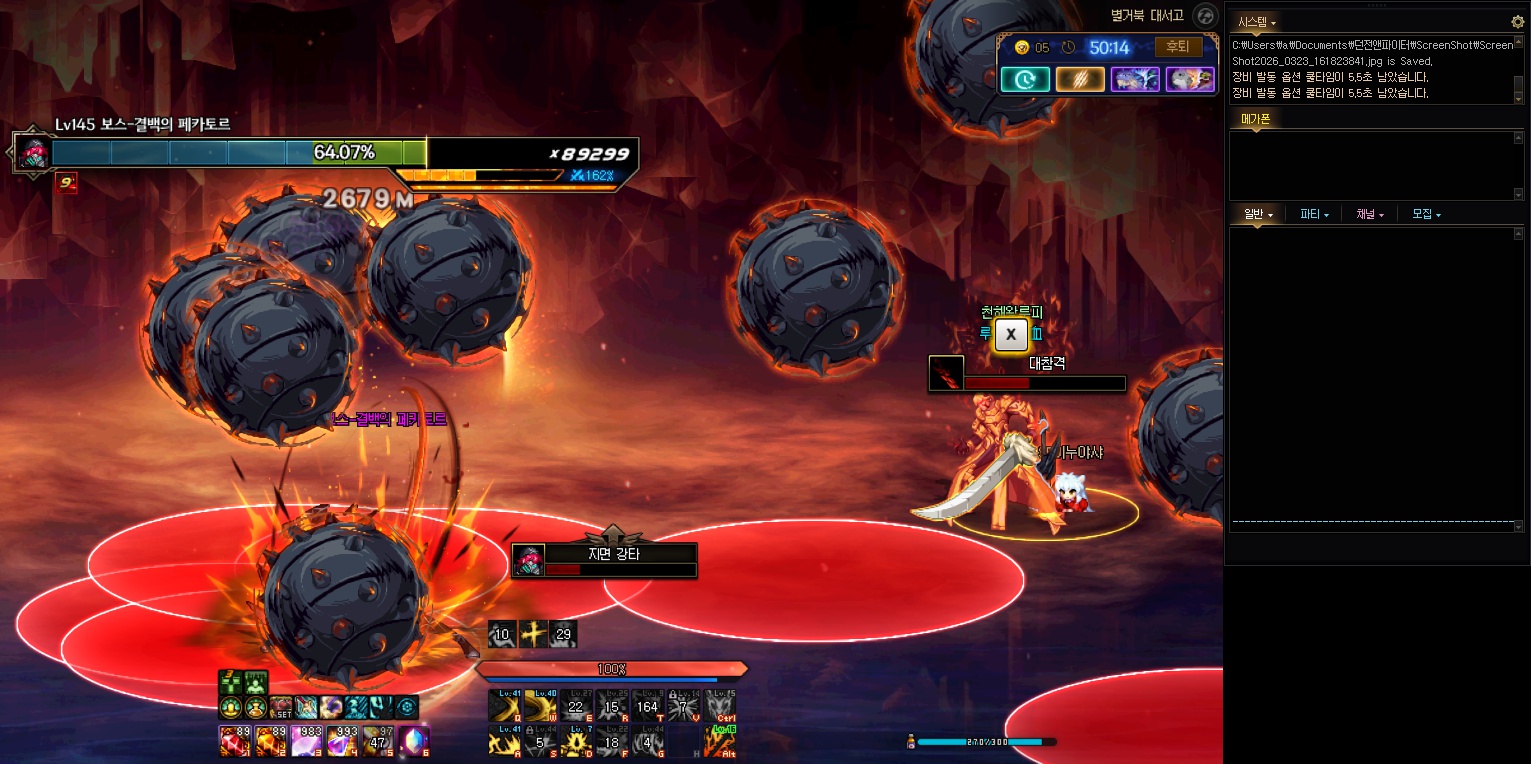Select the 메가폰 tab

point(1255,119)
